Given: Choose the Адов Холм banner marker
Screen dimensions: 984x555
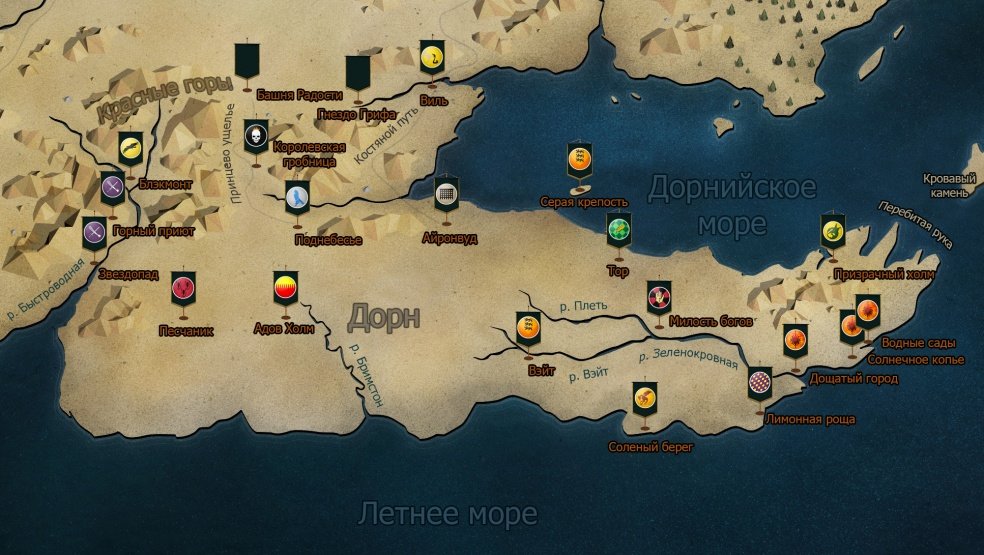Looking at the screenshot, I should [285, 288].
